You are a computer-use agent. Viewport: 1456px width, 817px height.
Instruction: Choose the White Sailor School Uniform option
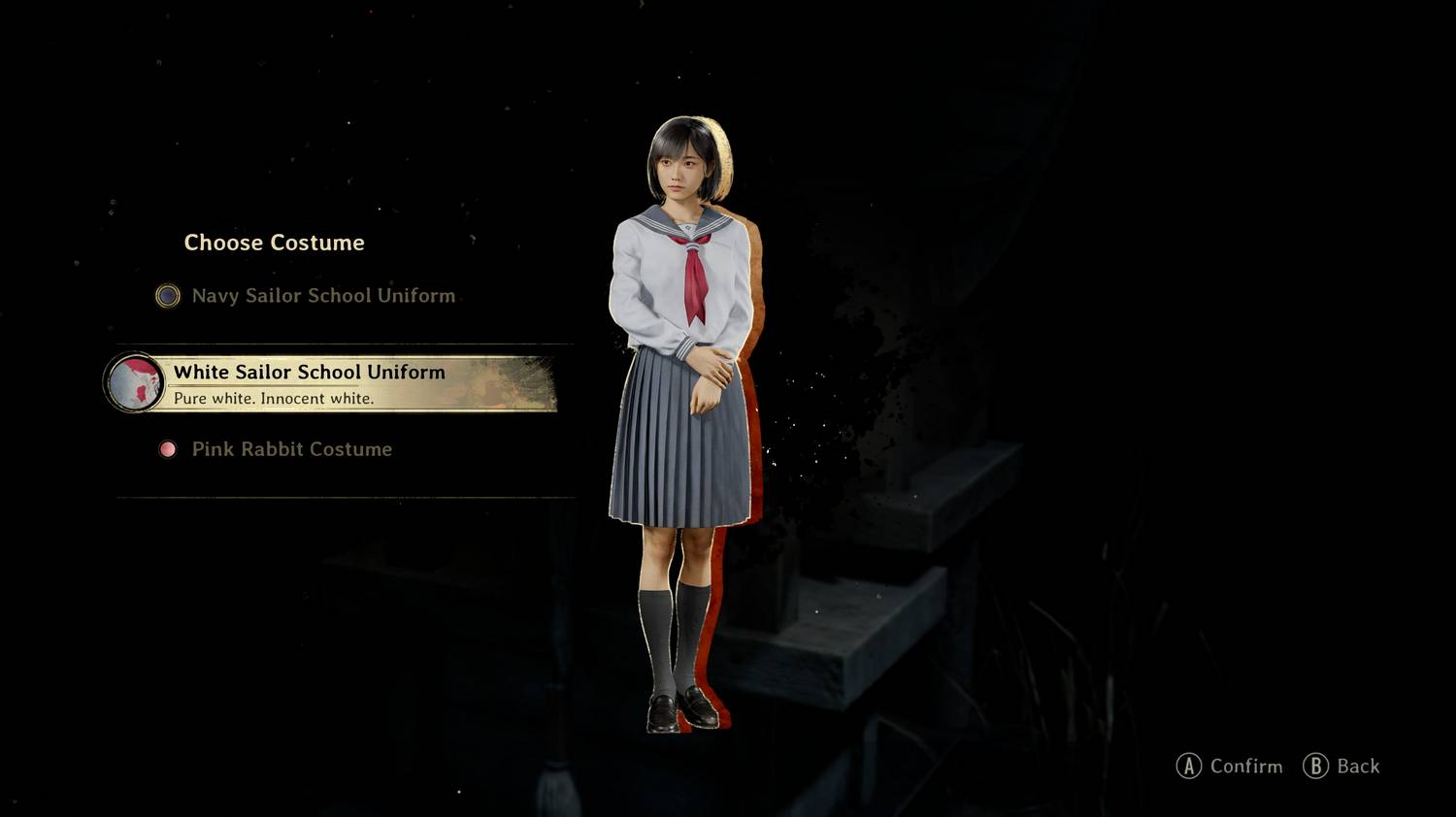330,382
